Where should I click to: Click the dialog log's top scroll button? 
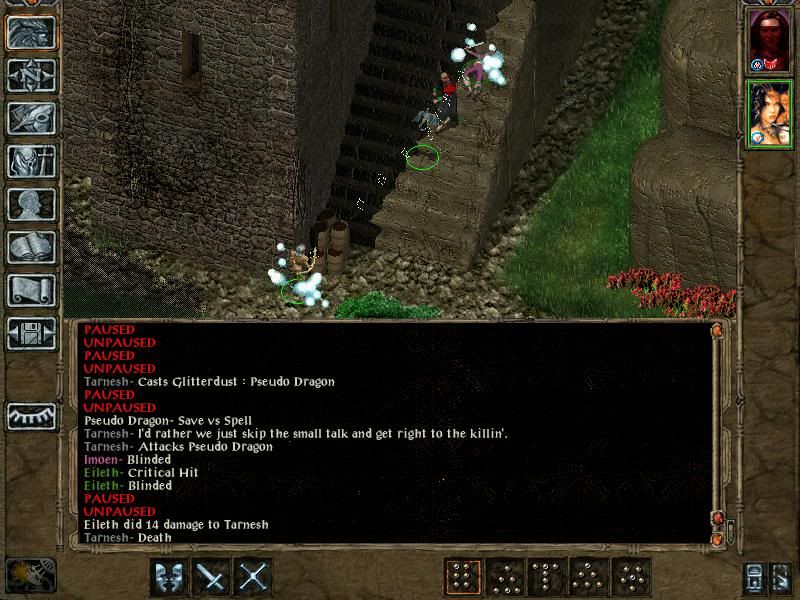(717, 329)
